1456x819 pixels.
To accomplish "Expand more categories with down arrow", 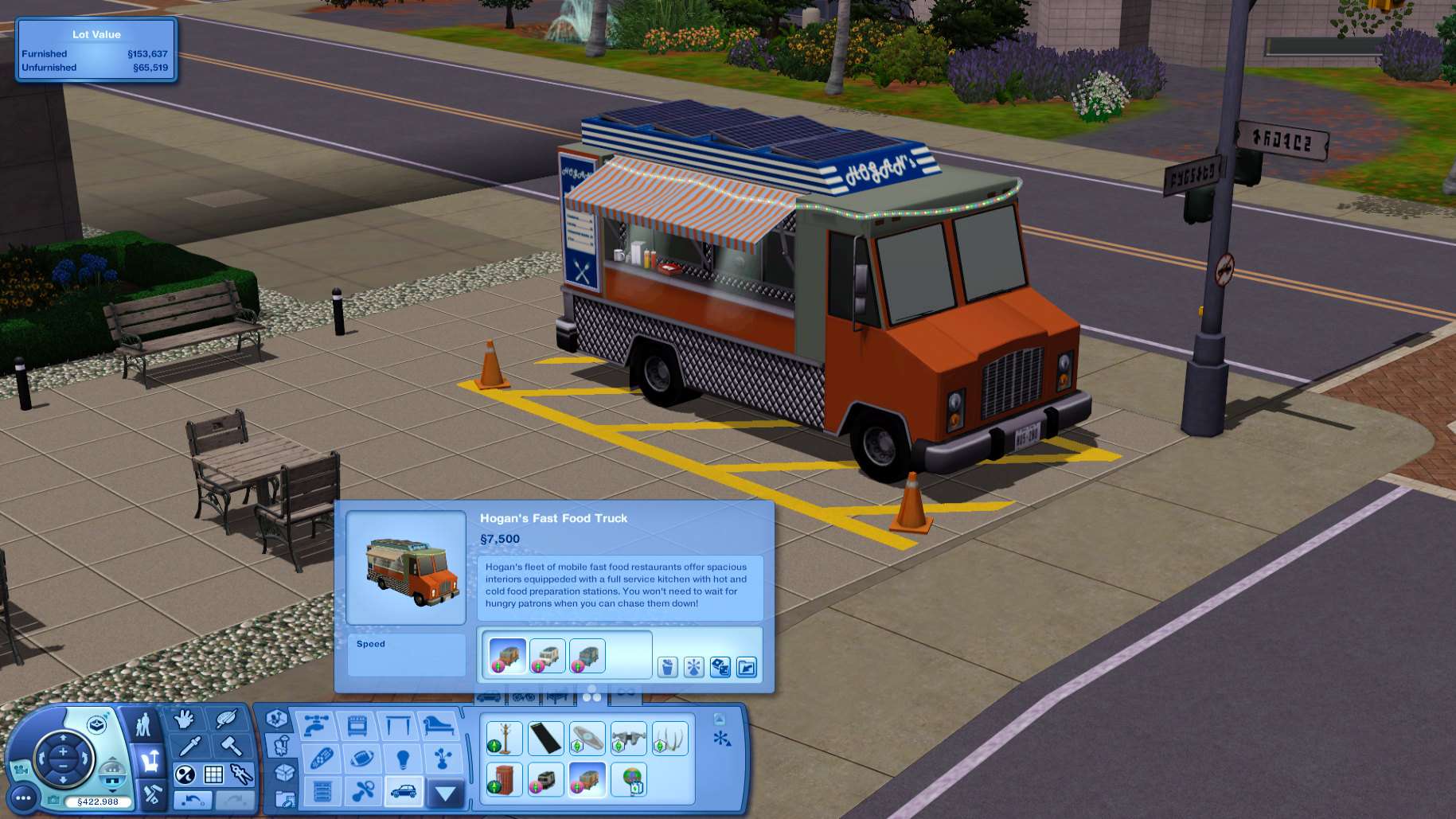I will click(x=445, y=793).
